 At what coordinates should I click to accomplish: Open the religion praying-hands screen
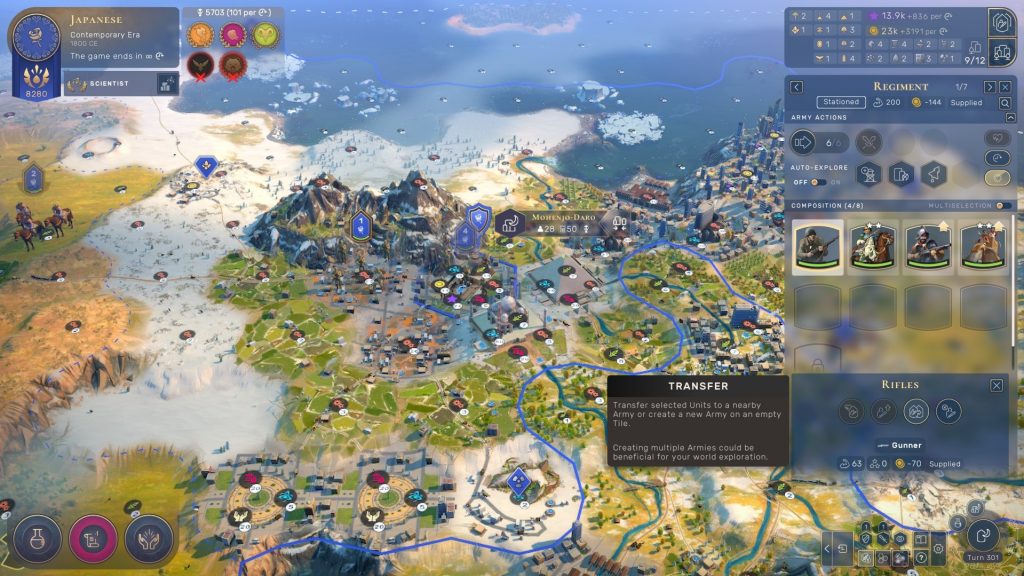[148, 538]
